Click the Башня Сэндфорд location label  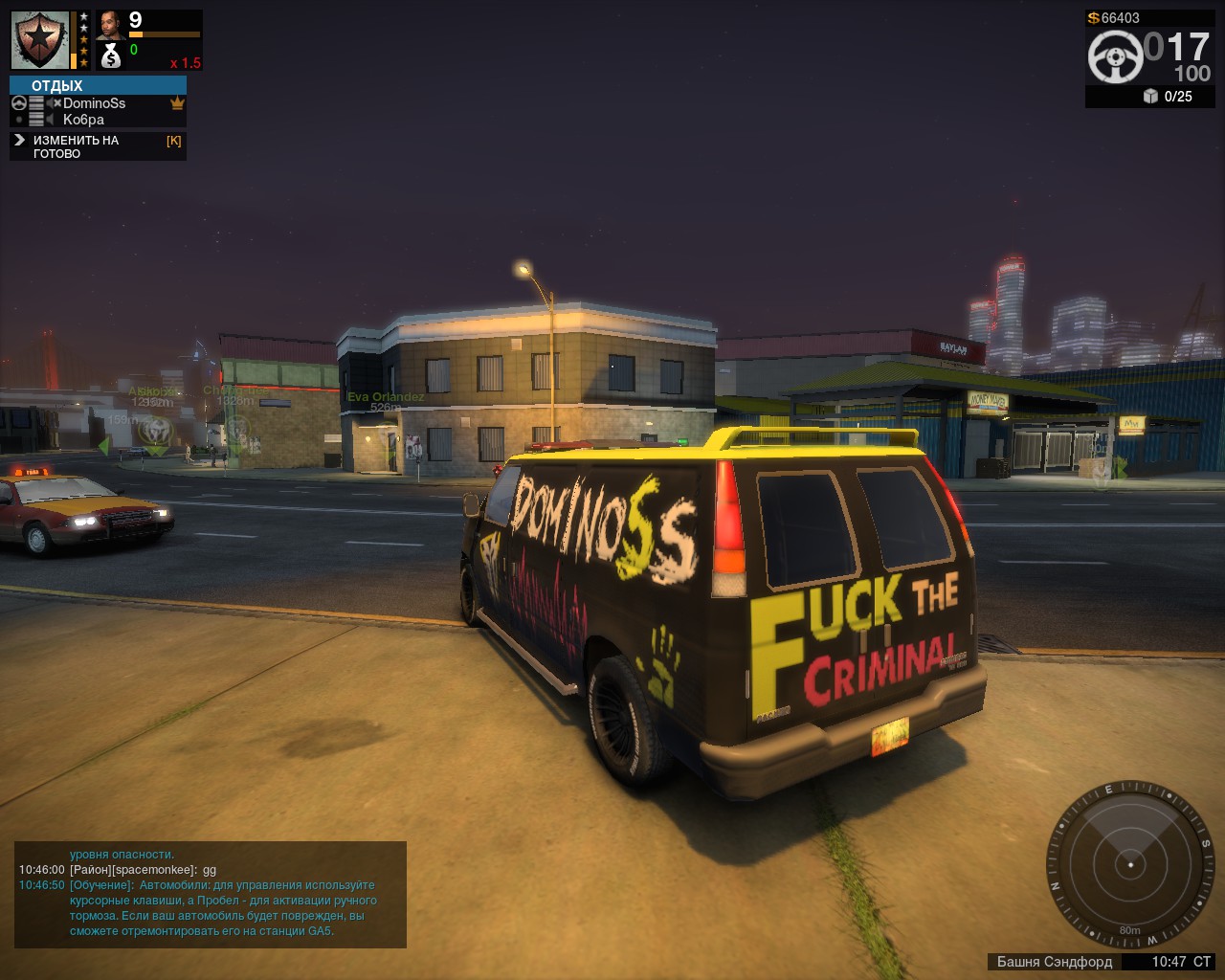[1054, 962]
